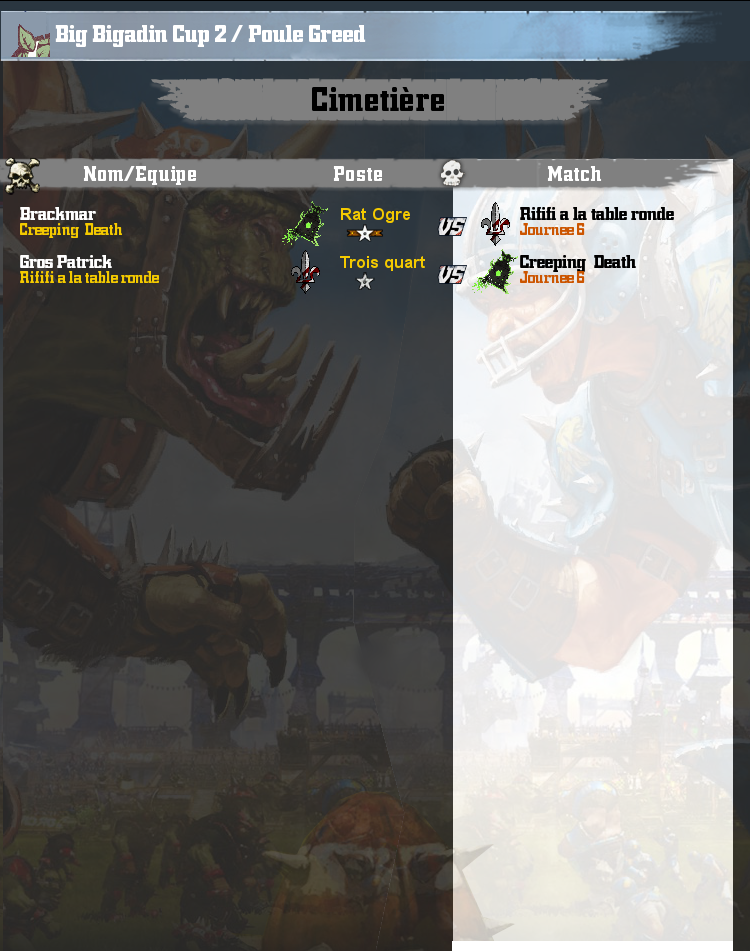This screenshot has width=750, height=951.
Task: Open player Gros Patrick's profile
Action: pos(66,262)
